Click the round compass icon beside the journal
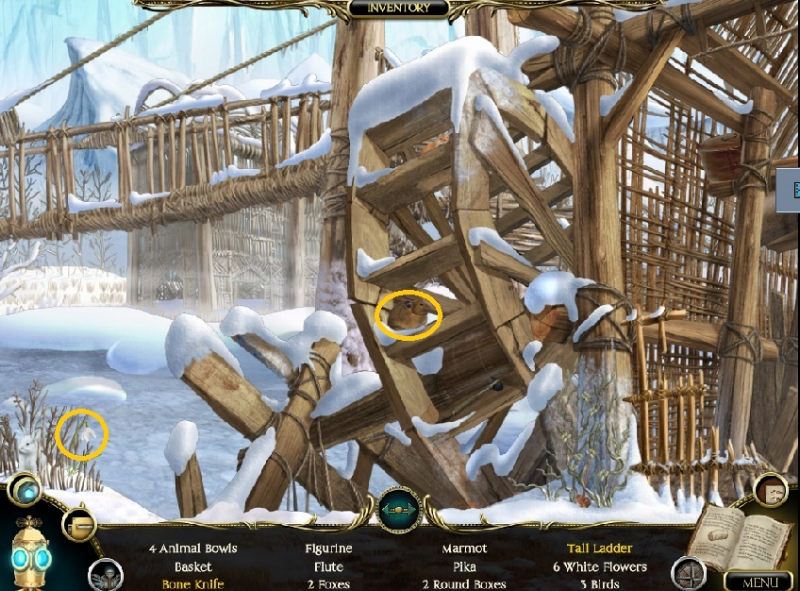 tap(688, 573)
